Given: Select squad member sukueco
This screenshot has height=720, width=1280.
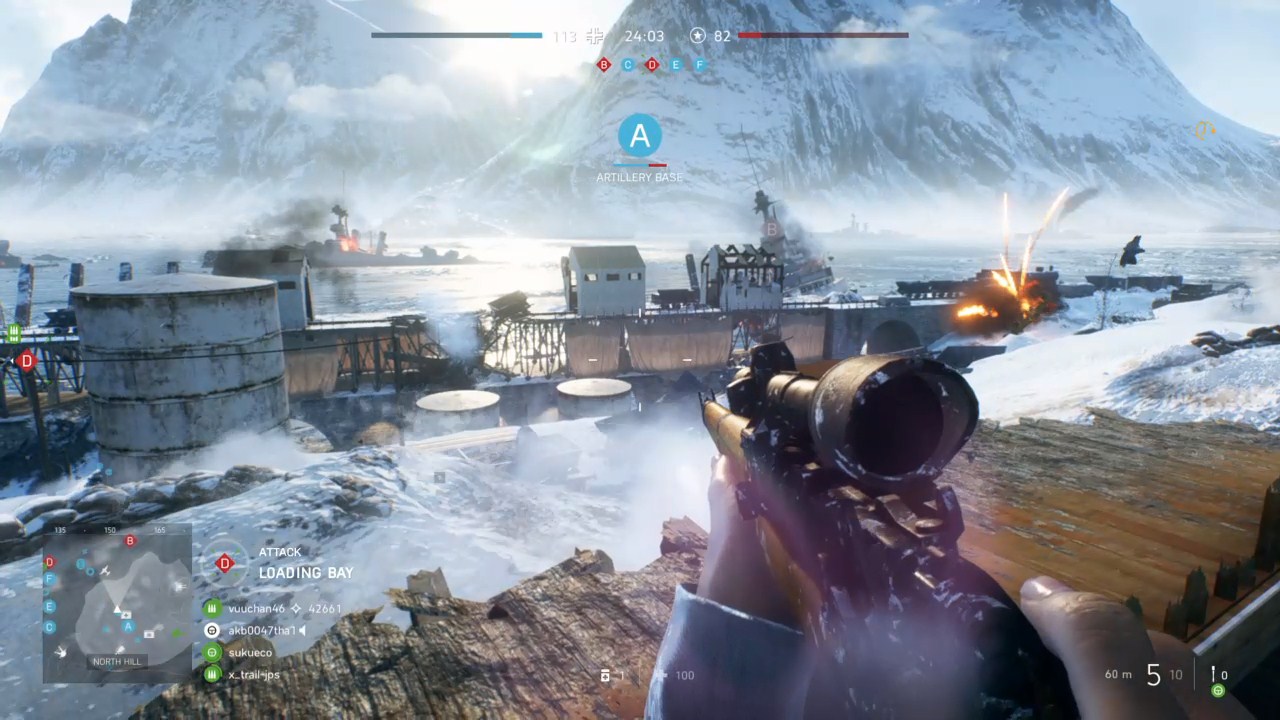Looking at the screenshot, I should point(249,652).
